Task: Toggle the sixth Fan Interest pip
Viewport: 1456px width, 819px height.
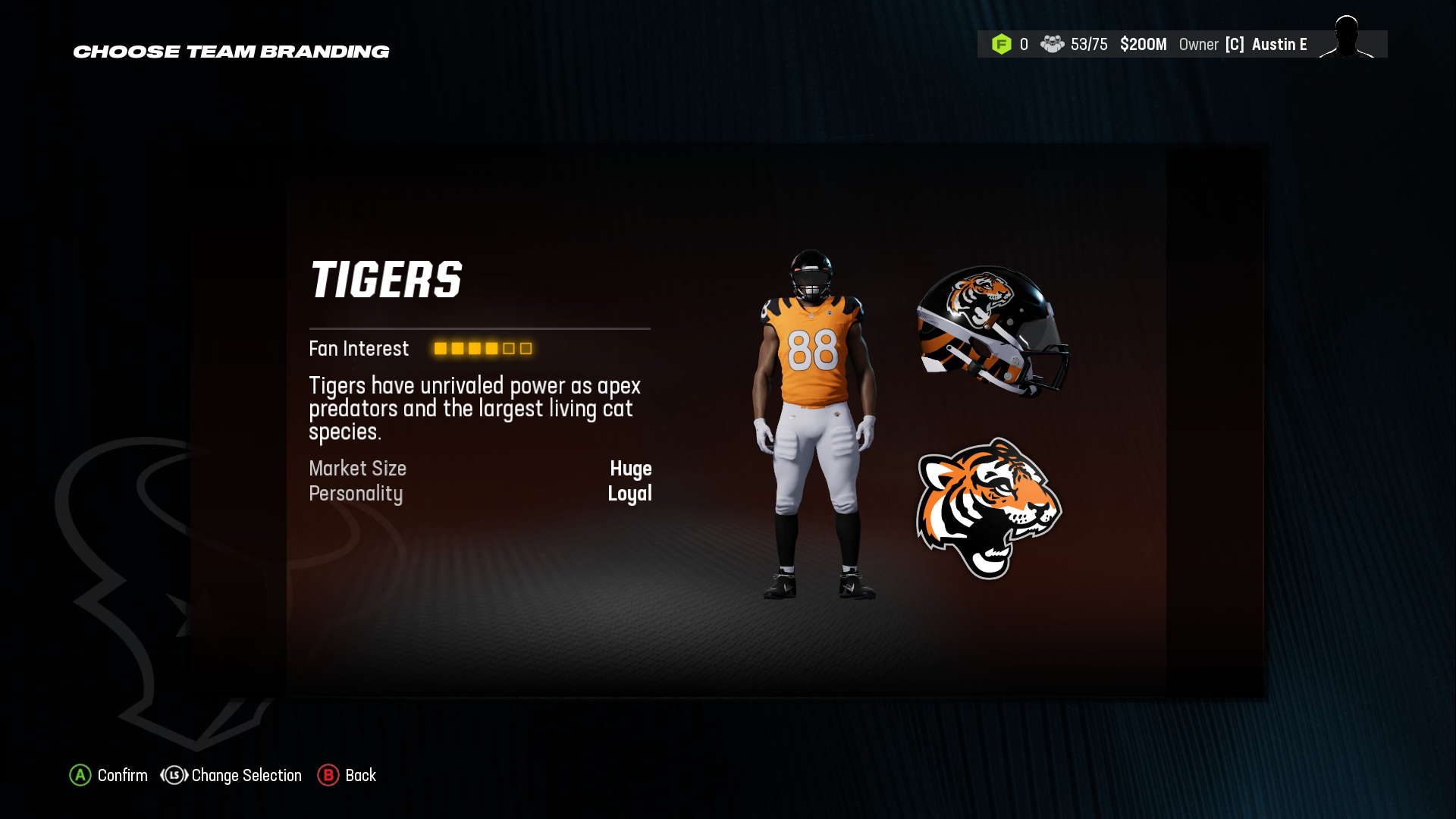Action: pyautogui.click(x=525, y=349)
